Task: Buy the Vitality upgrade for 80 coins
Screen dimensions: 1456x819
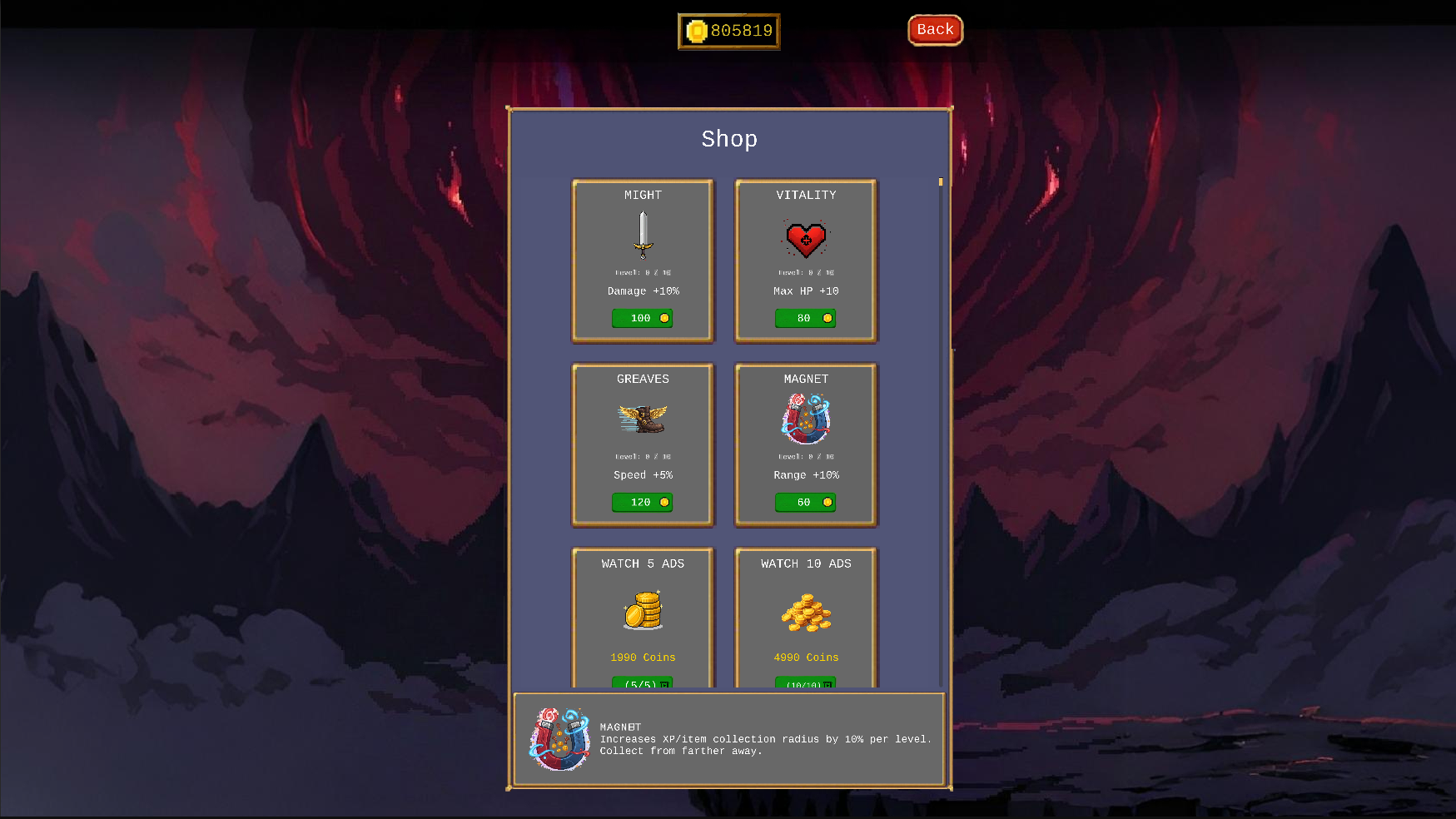Action: point(805,318)
